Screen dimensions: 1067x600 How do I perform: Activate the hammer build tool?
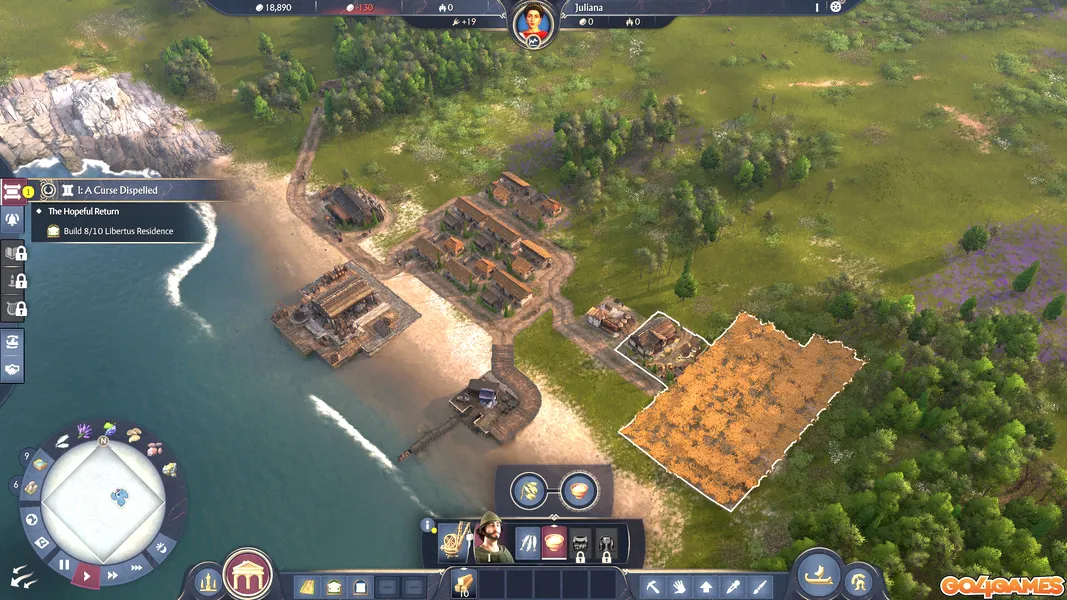click(x=654, y=586)
